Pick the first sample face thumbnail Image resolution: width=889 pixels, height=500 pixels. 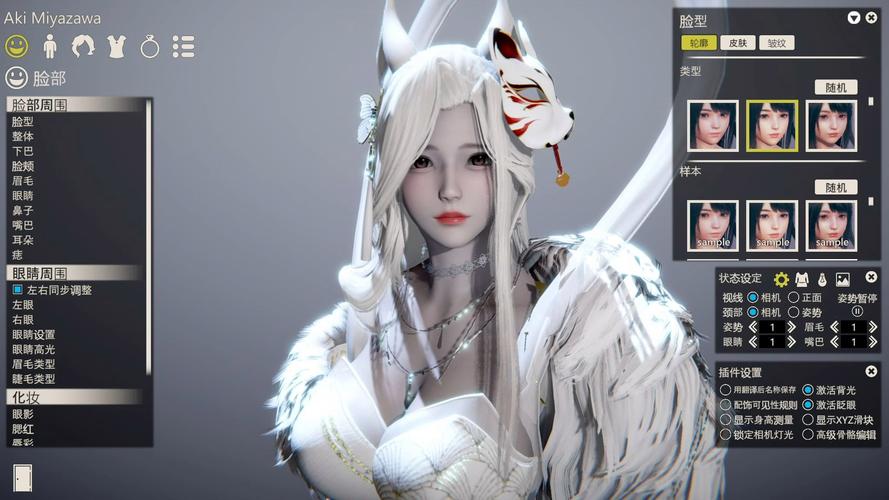(713, 225)
